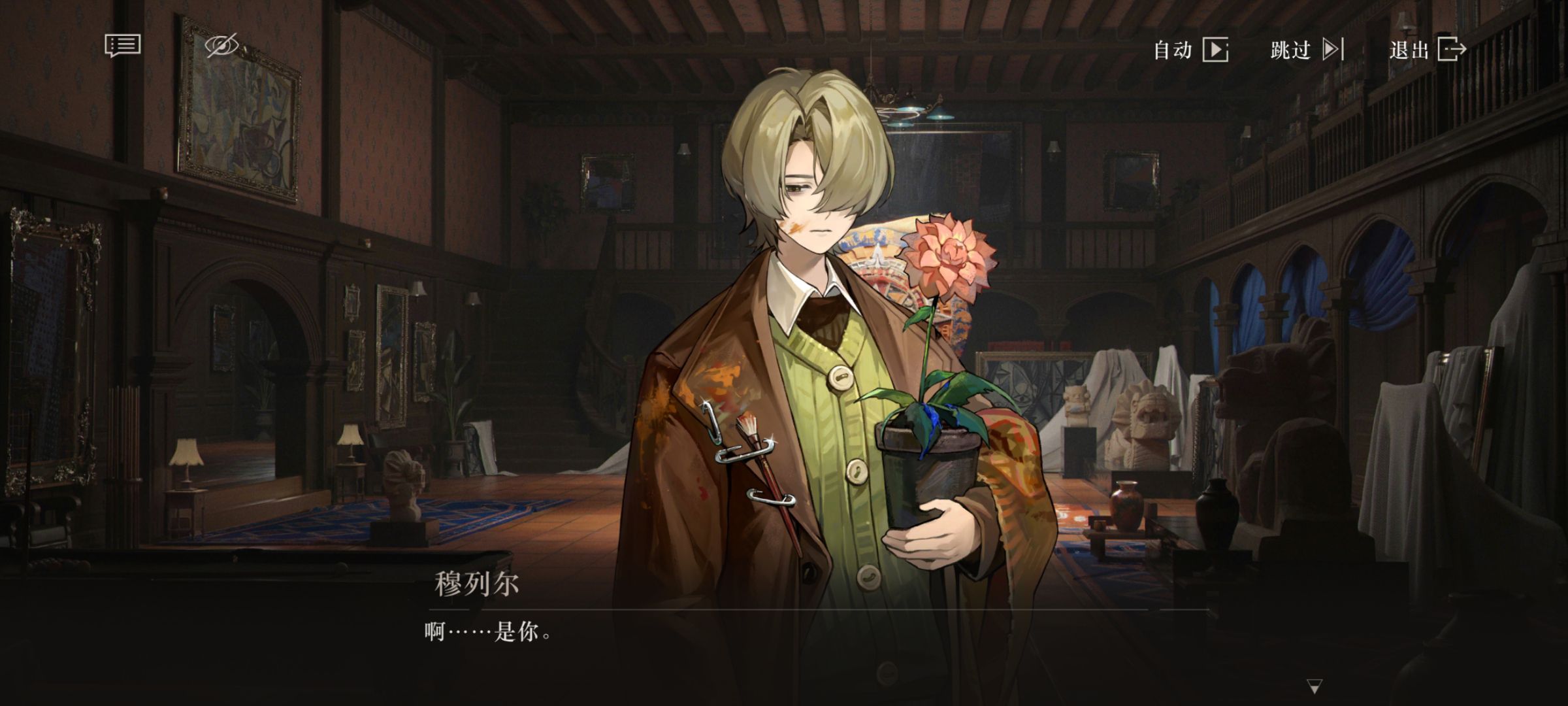Skip the story with 跳过
The image size is (1568, 706).
coord(1306,50)
